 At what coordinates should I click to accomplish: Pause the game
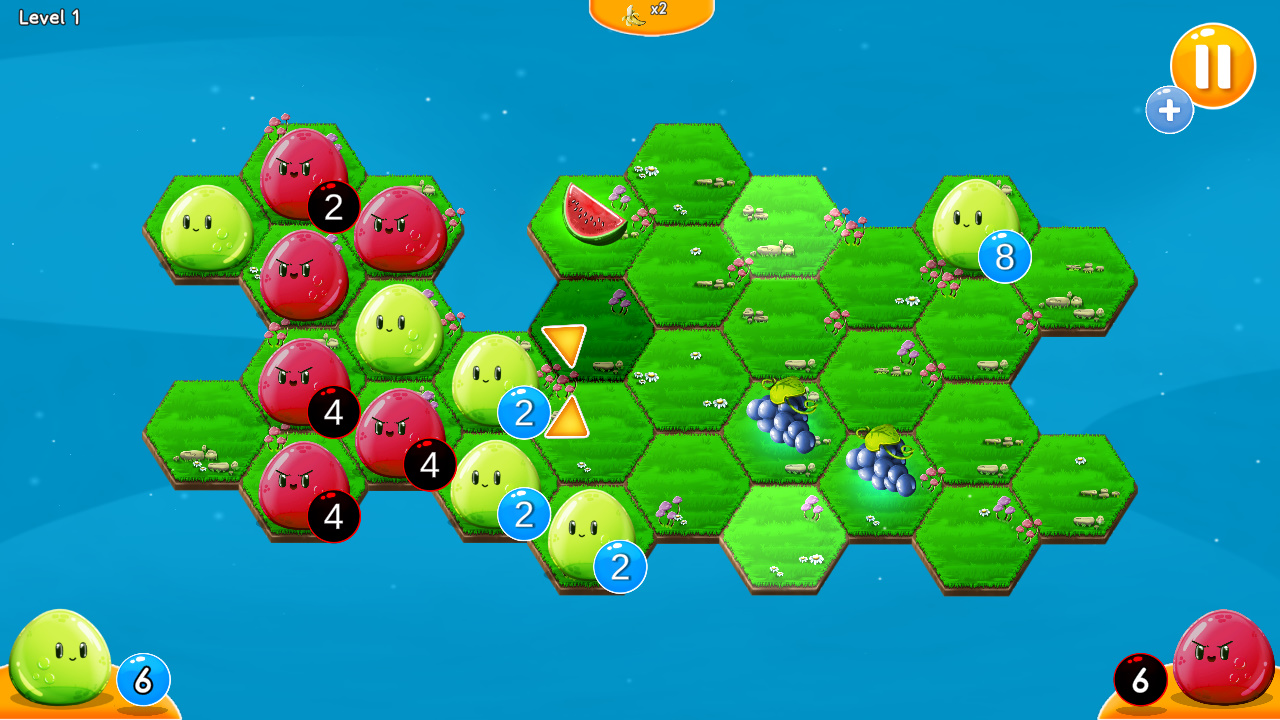point(1212,64)
